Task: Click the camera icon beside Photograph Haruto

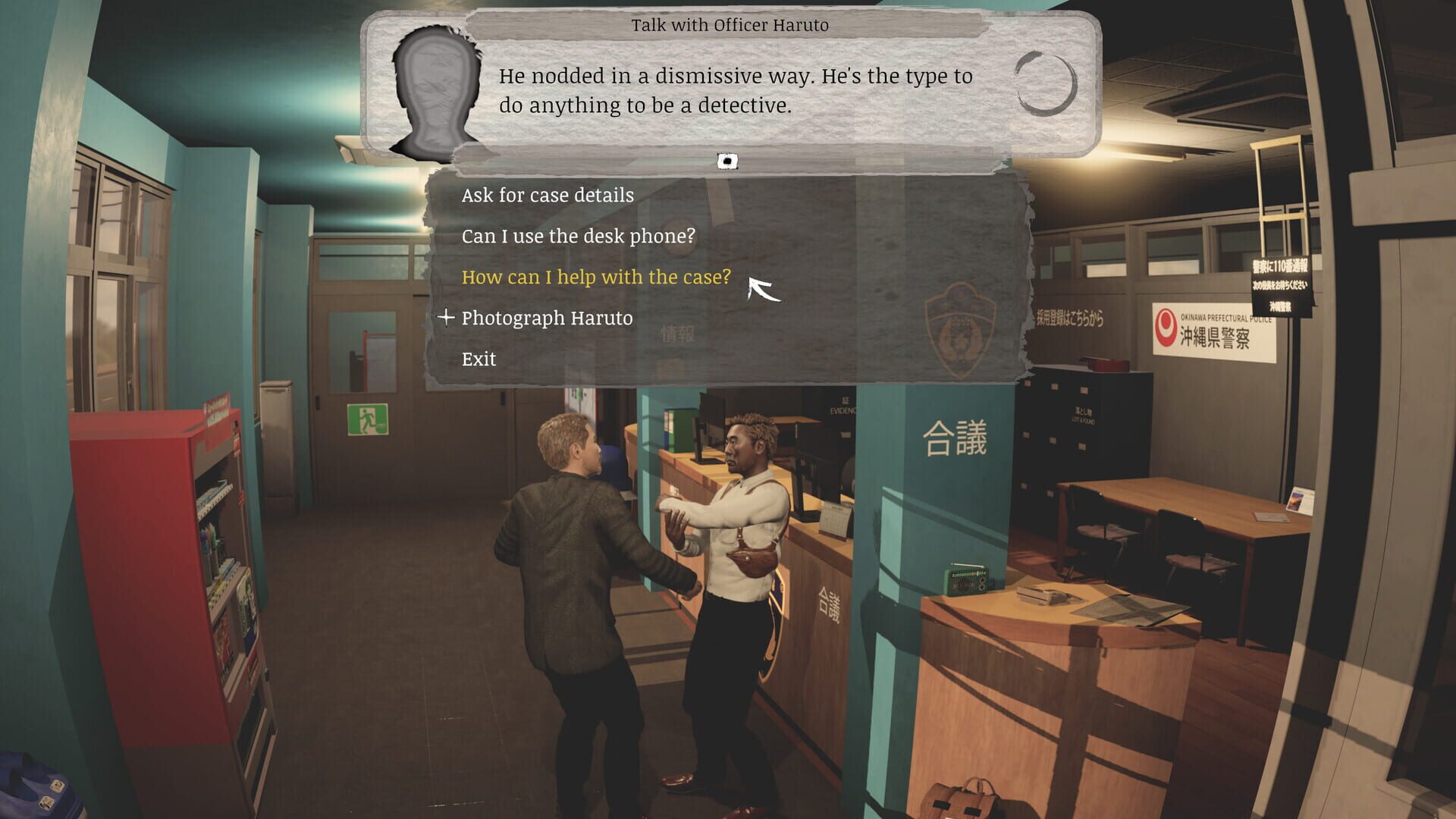Action: [447, 318]
